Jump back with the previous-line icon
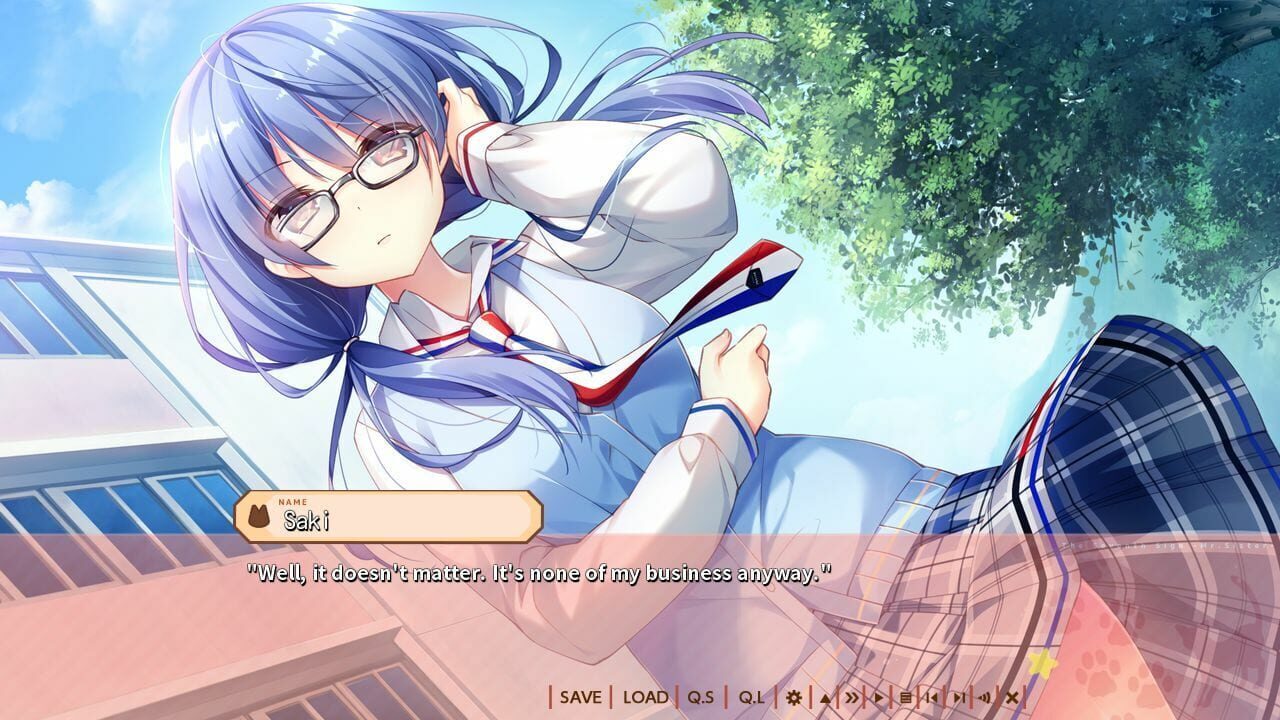Screen dimensions: 1280x720 point(931,699)
